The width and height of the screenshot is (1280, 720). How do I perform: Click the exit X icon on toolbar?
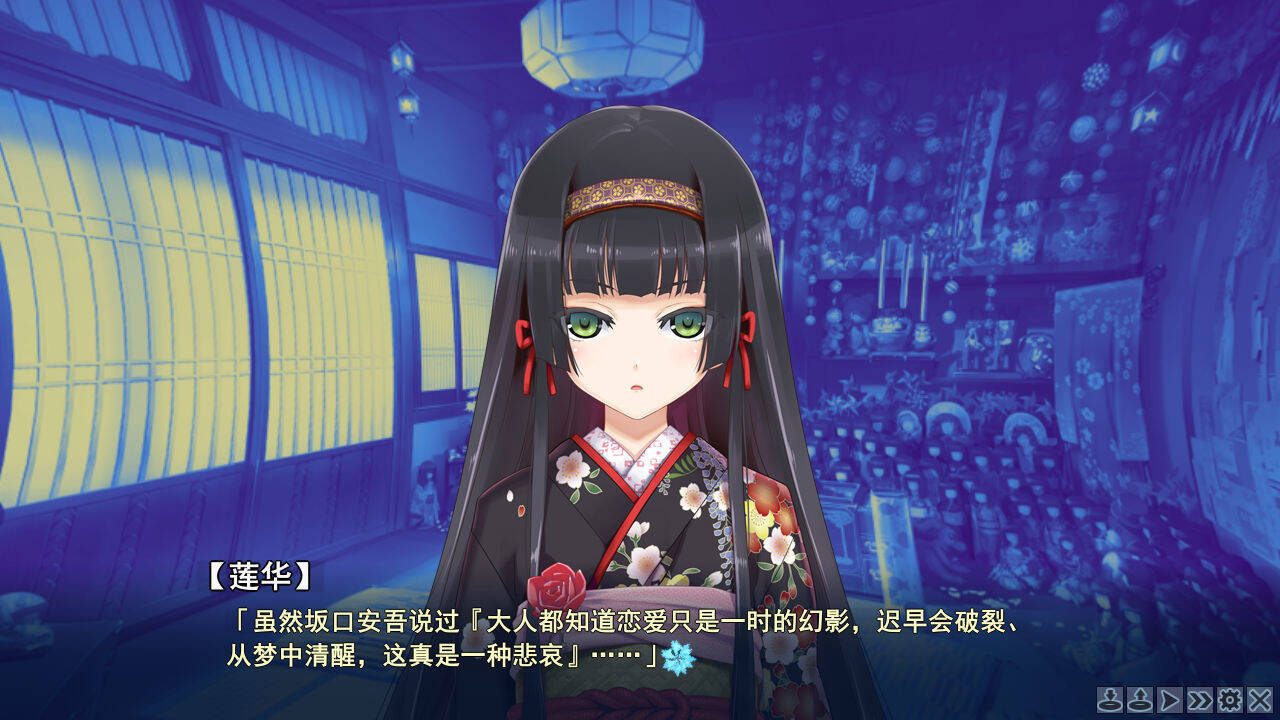point(1262,702)
